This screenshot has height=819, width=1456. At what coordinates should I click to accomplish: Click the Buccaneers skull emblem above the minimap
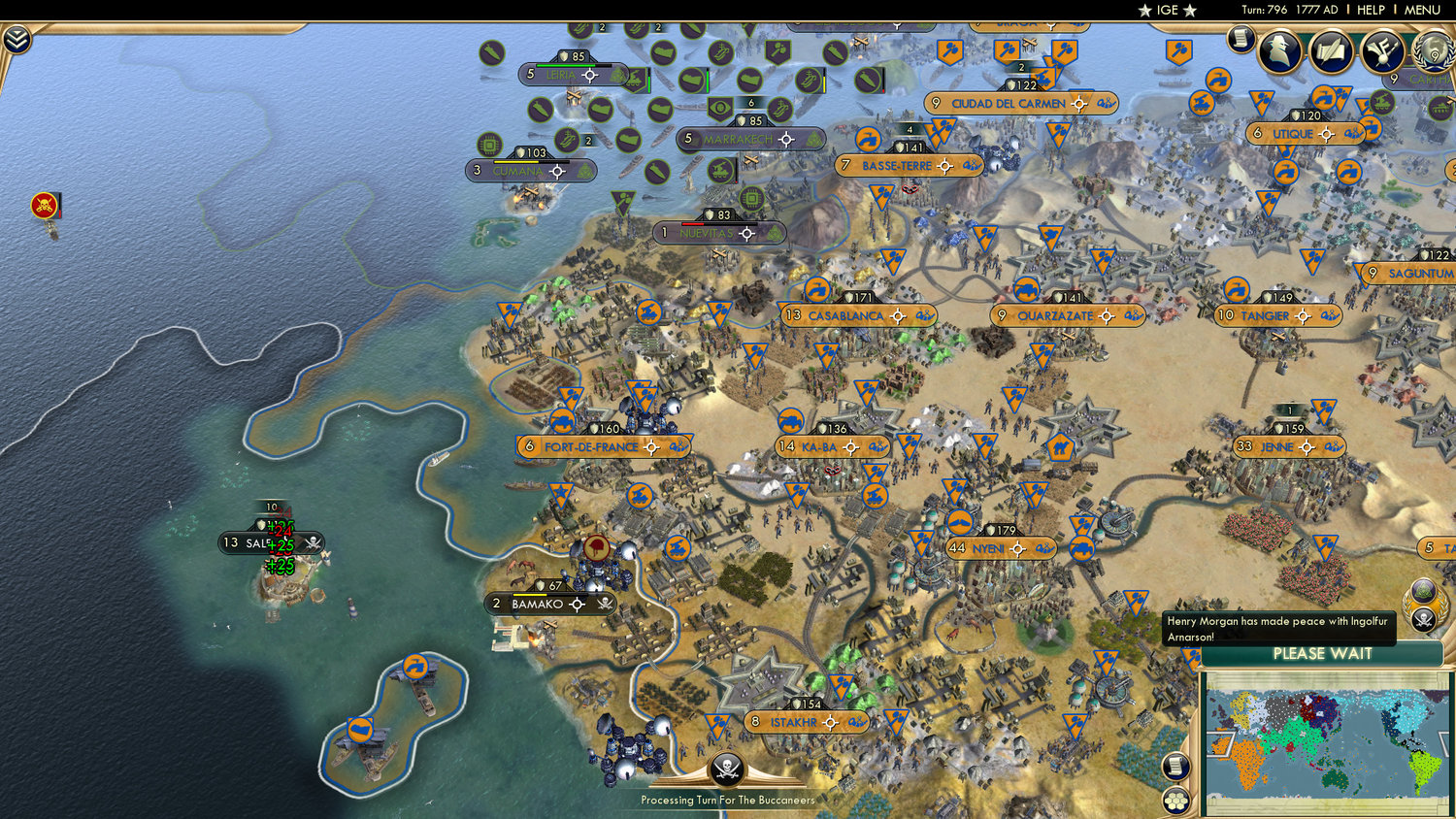click(1422, 619)
